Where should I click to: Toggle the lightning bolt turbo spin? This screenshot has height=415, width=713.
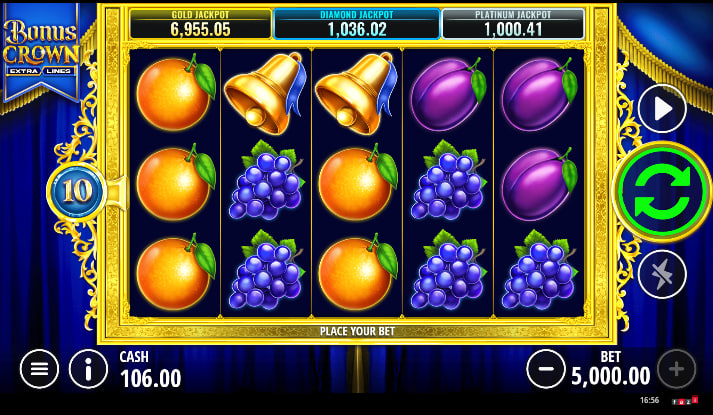pyautogui.click(x=662, y=274)
